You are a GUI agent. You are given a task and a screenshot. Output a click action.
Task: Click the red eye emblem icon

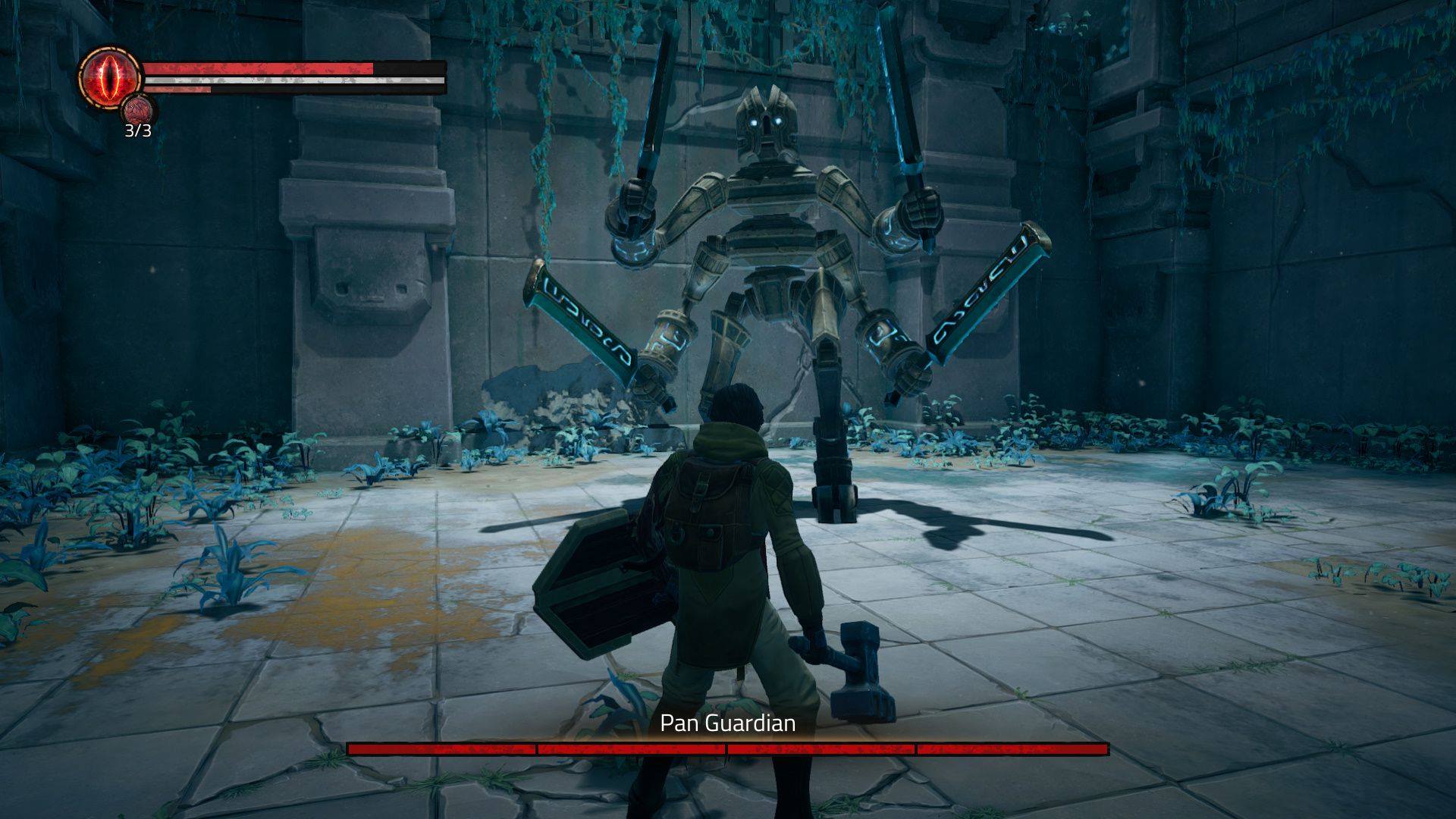(x=110, y=77)
